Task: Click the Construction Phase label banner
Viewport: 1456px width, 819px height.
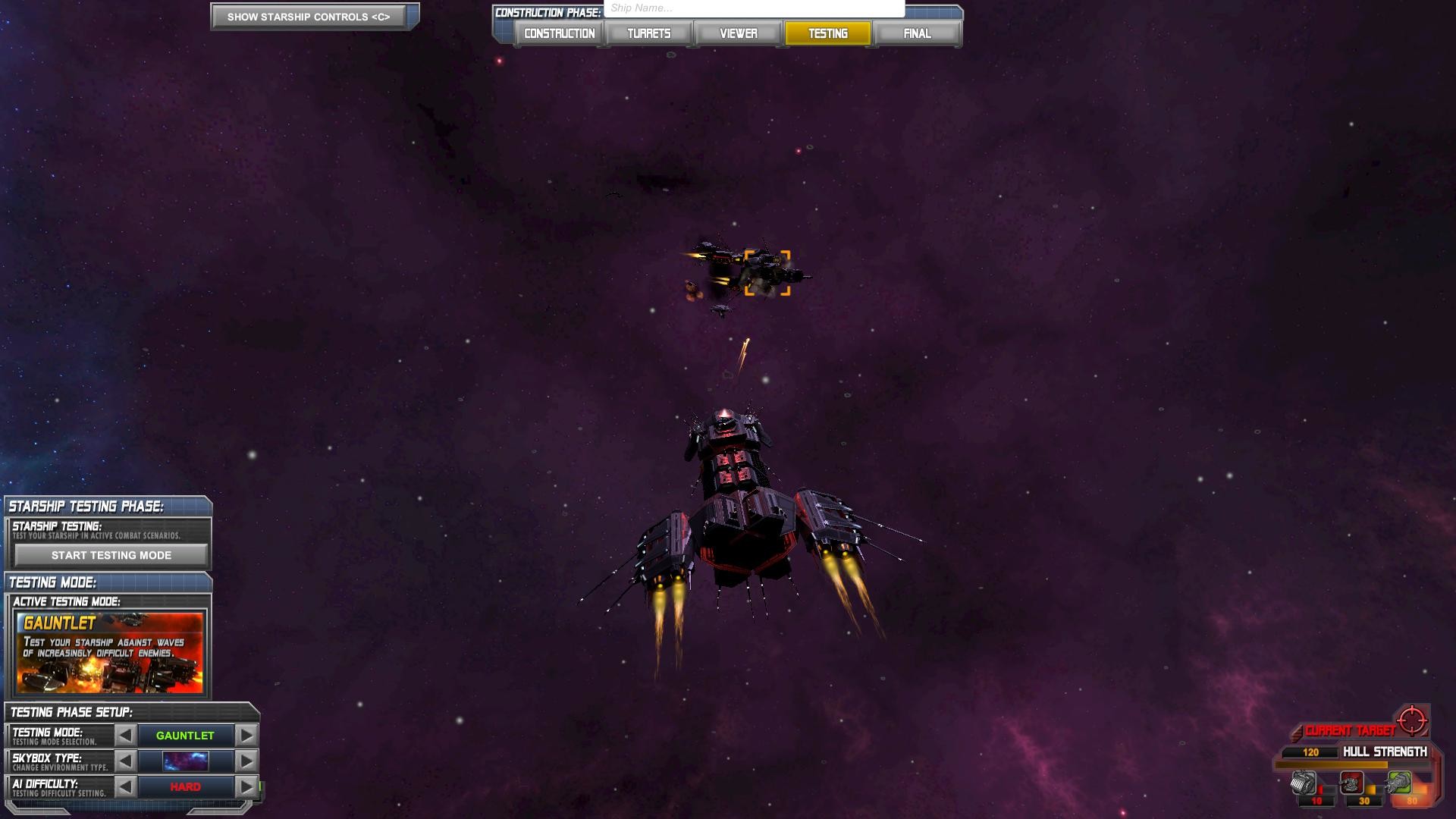Action: [546, 12]
